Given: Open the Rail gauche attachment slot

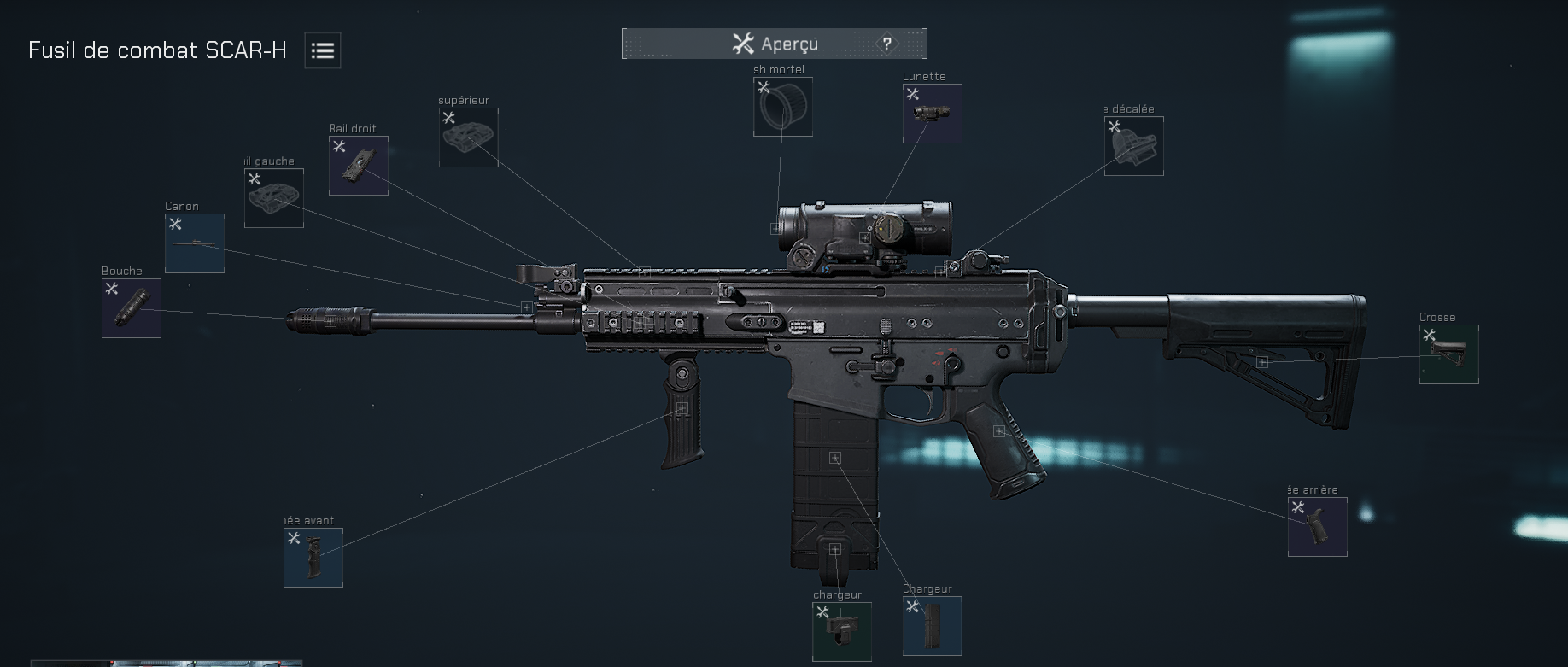Looking at the screenshot, I should coord(273,199).
